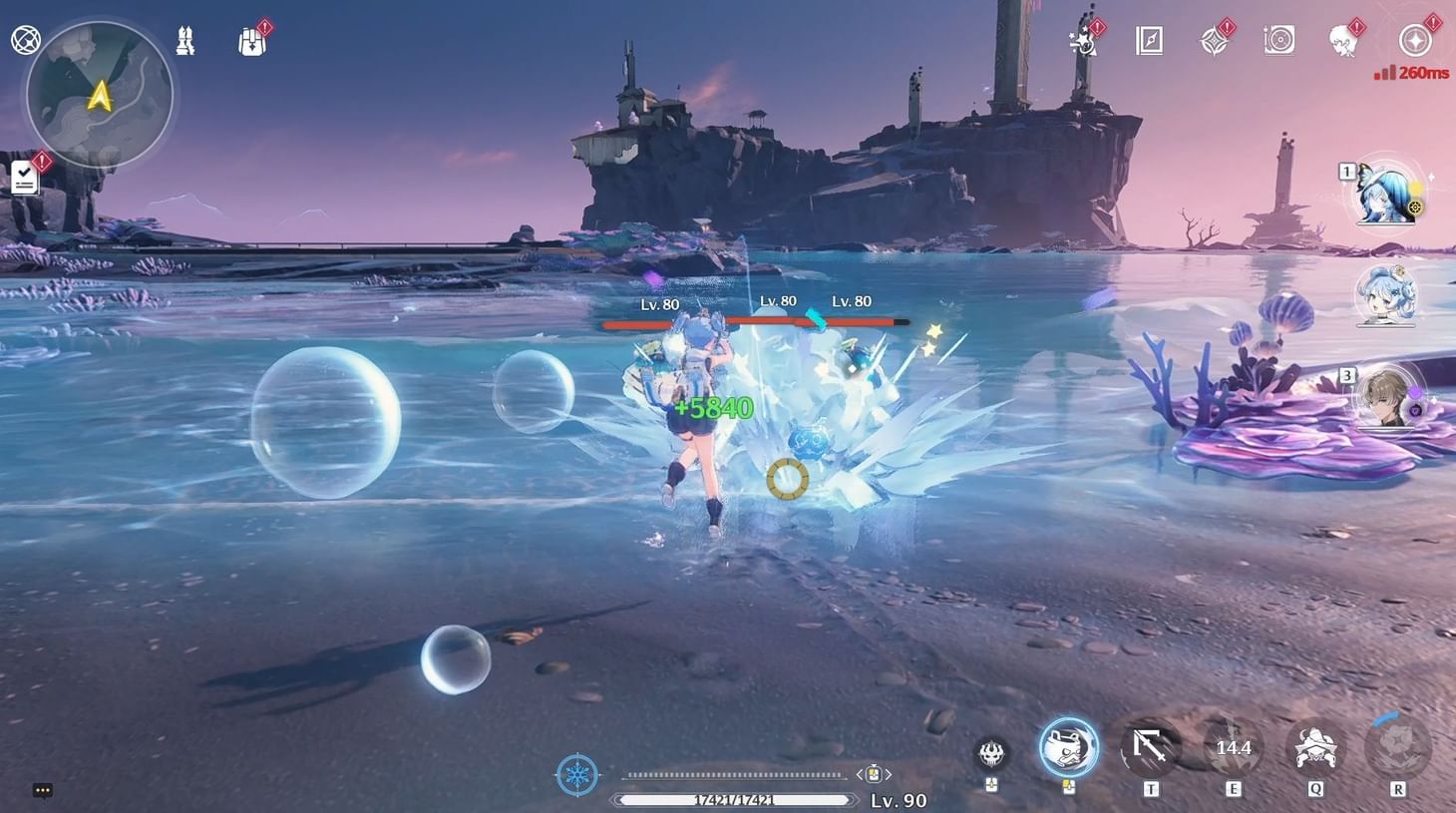Click the right arrow of the utility switcher
The height and width of the screenshot is (813, 1456).
pos(886,773)
